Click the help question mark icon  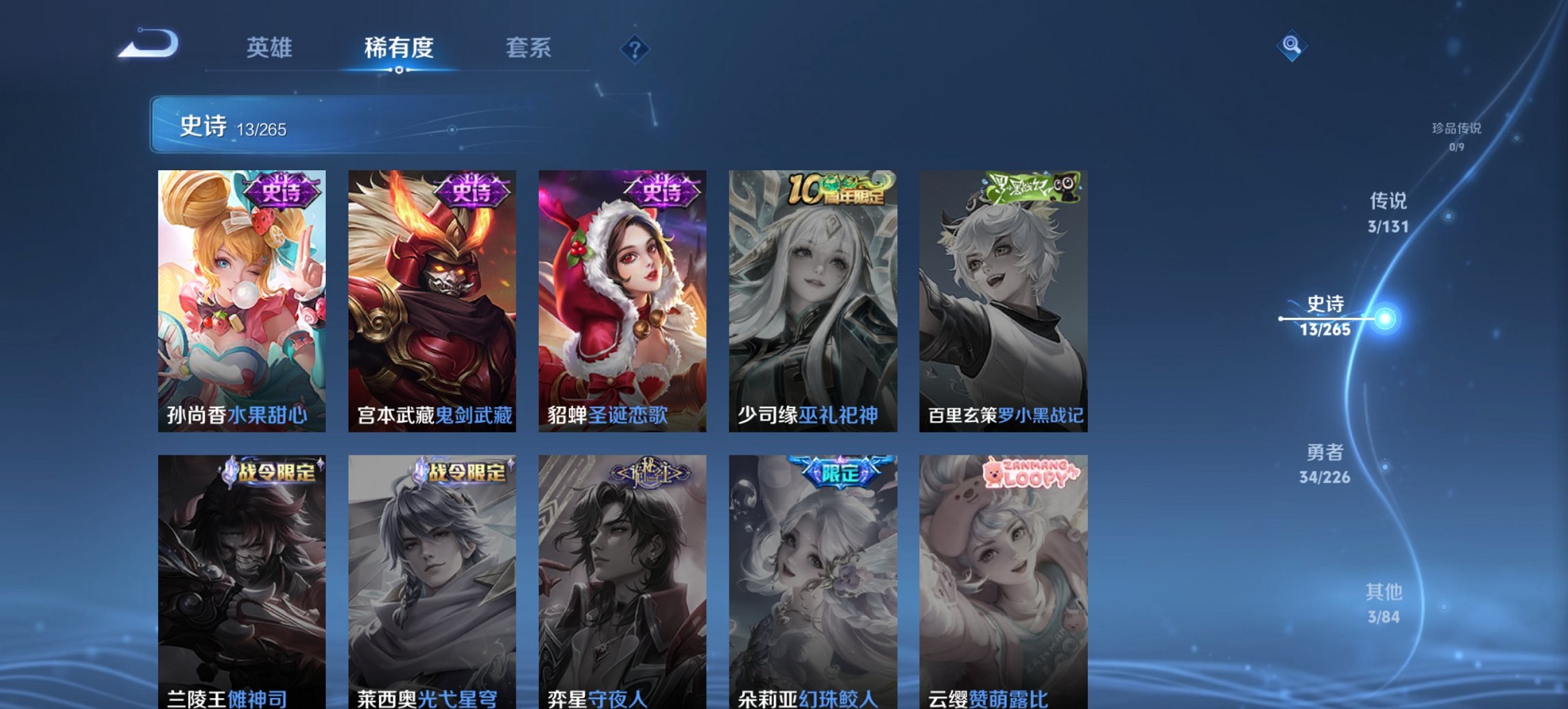(635, 49)
